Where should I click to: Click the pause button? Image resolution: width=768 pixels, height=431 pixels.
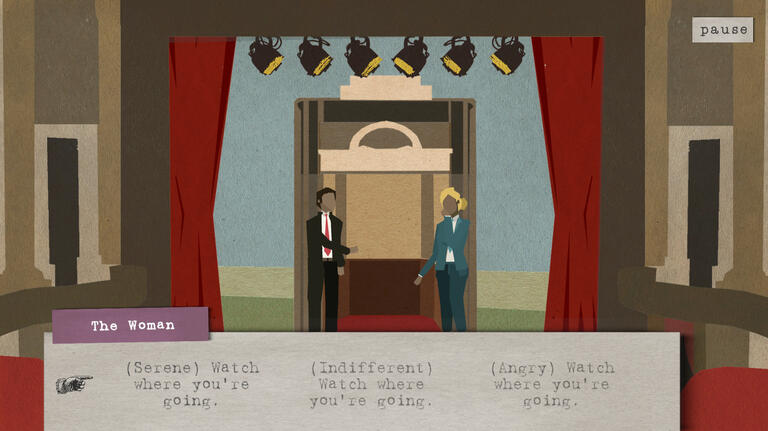point(723,30)
